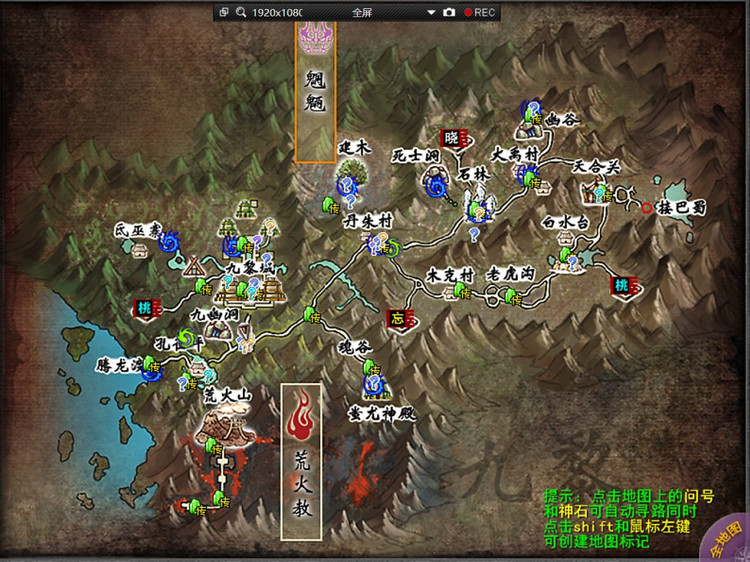Select the 死士洞 cave swirl marker
Image resolution: width=750 pixels, height=562 pixels.
pos(434,182)
